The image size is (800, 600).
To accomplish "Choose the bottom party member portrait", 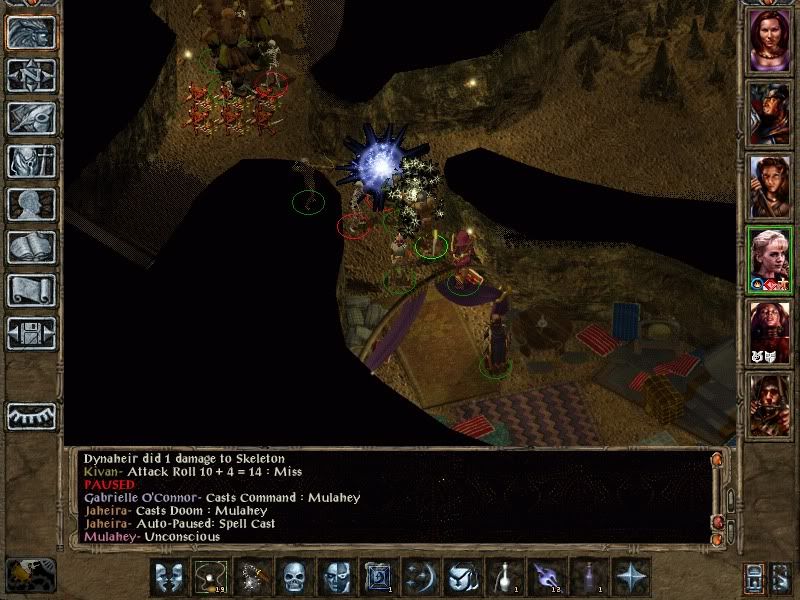I will (x=770, y=402).
